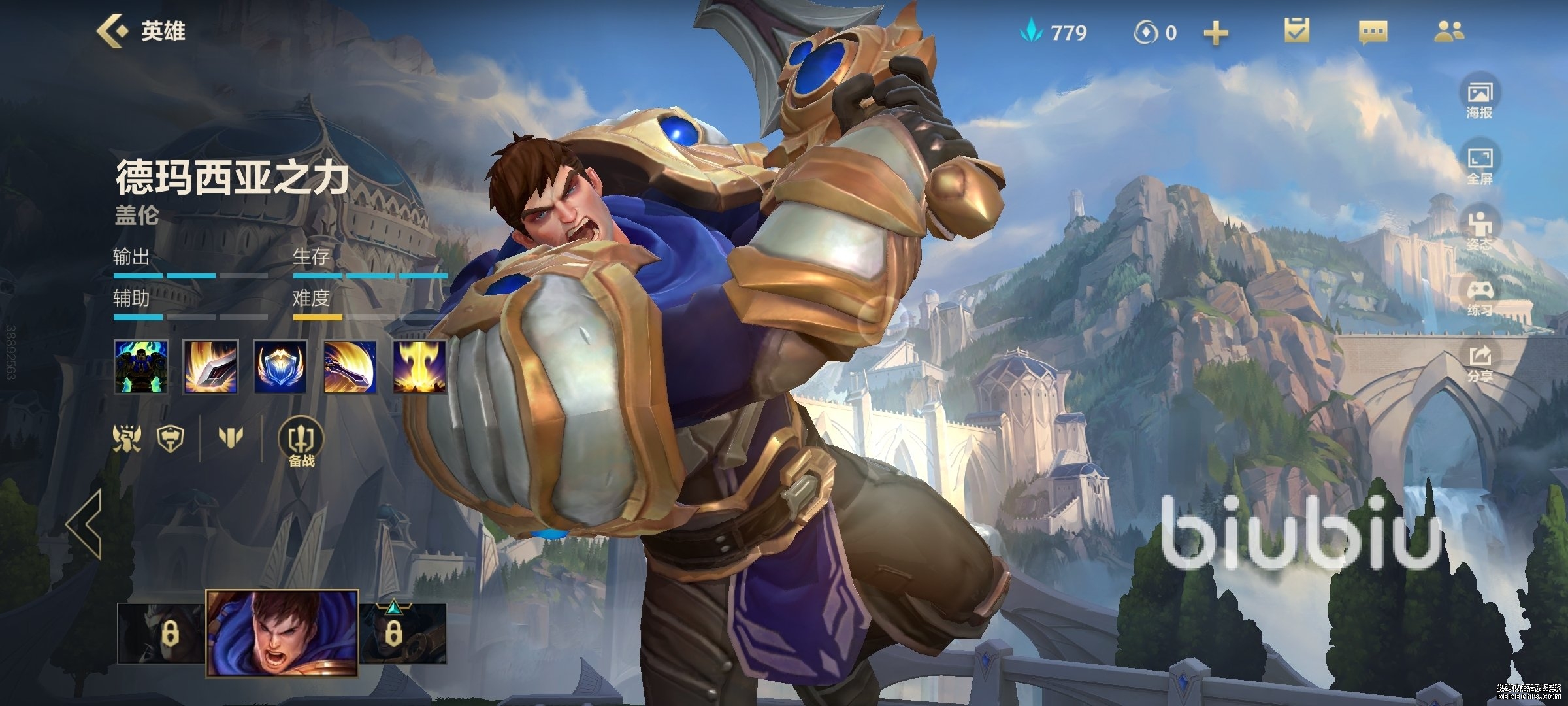Add currency with the gold plus button
Viewport: 1568px width, 706px height.
(1215, 33)
